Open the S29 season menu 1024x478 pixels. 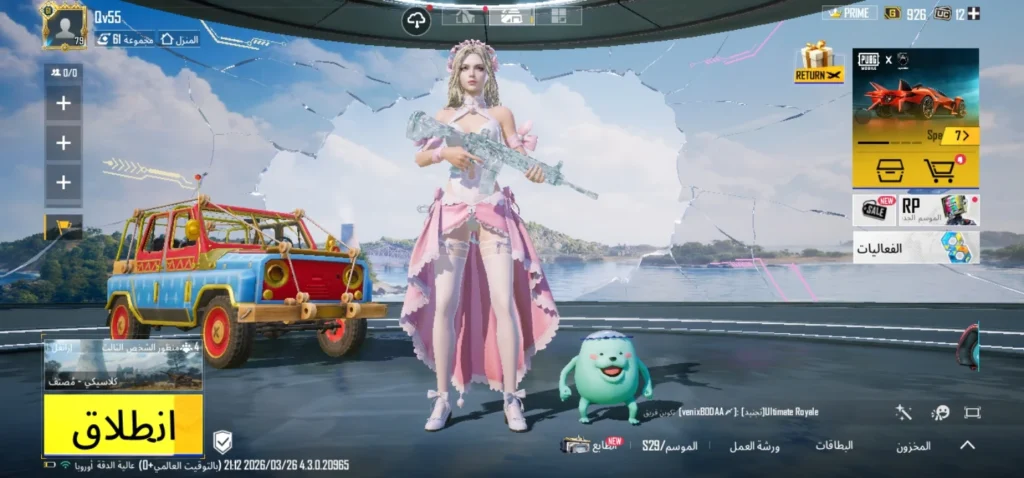[669, 445]
